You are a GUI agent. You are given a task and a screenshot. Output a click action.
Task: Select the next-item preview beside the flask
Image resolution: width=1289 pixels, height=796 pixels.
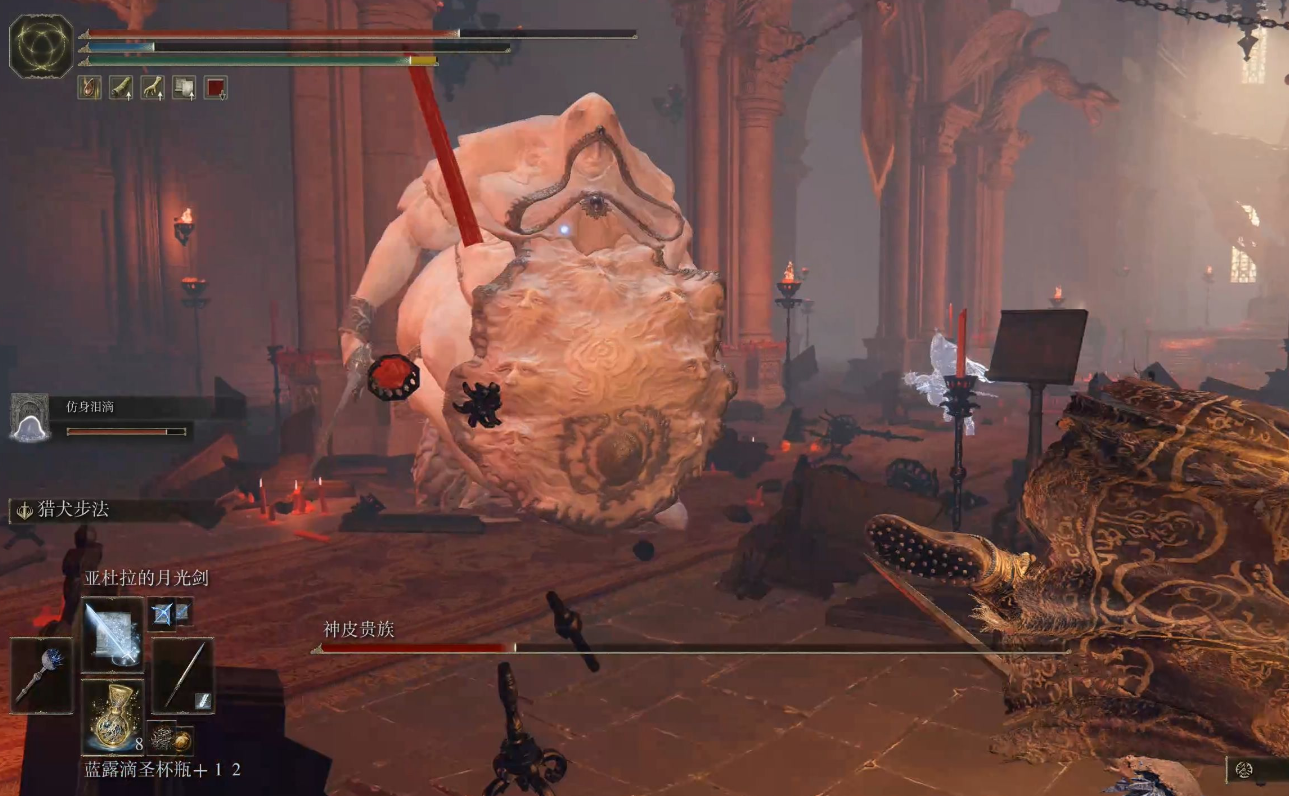(166, 739)
